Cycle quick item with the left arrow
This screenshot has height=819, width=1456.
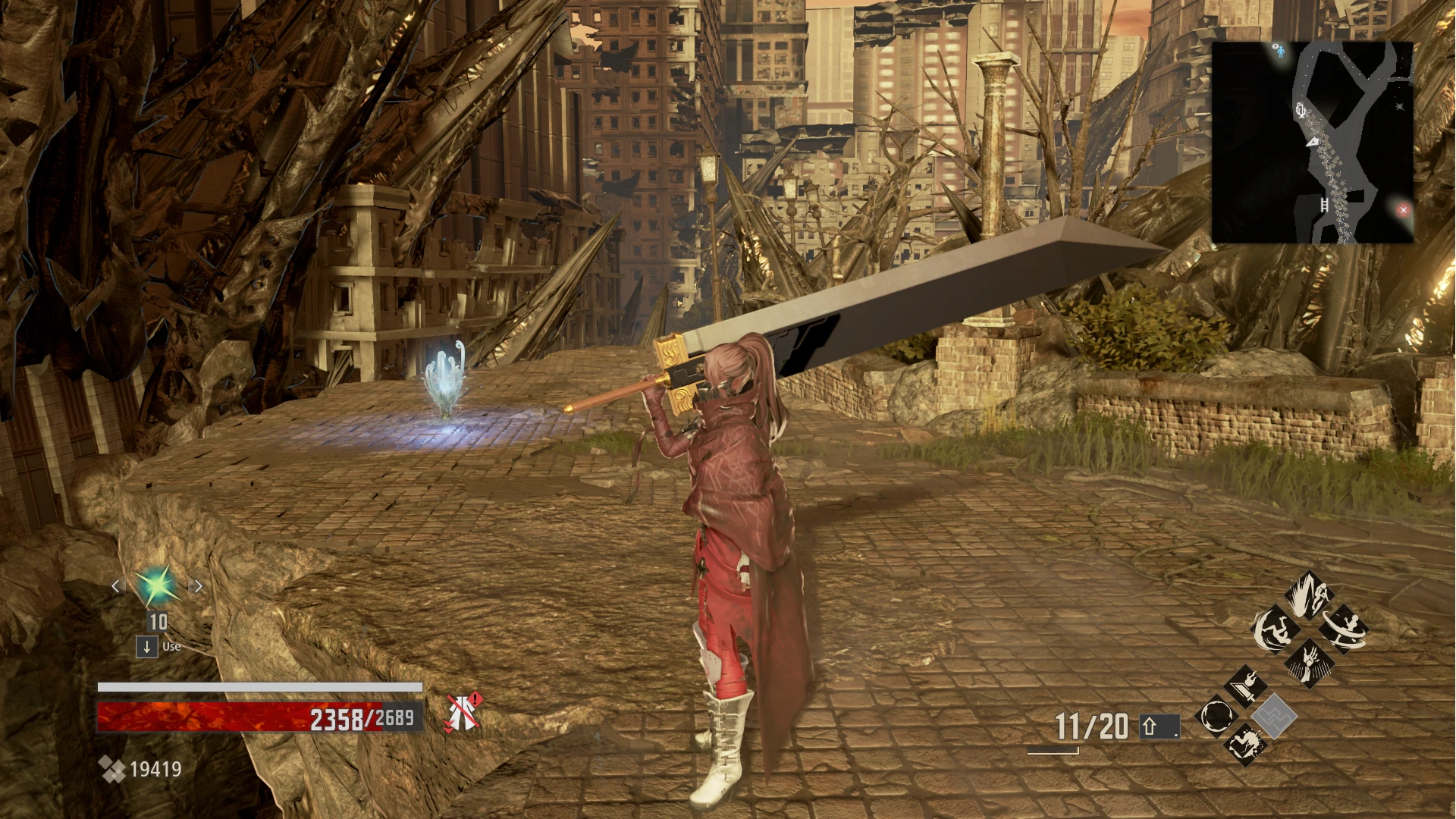117,586
